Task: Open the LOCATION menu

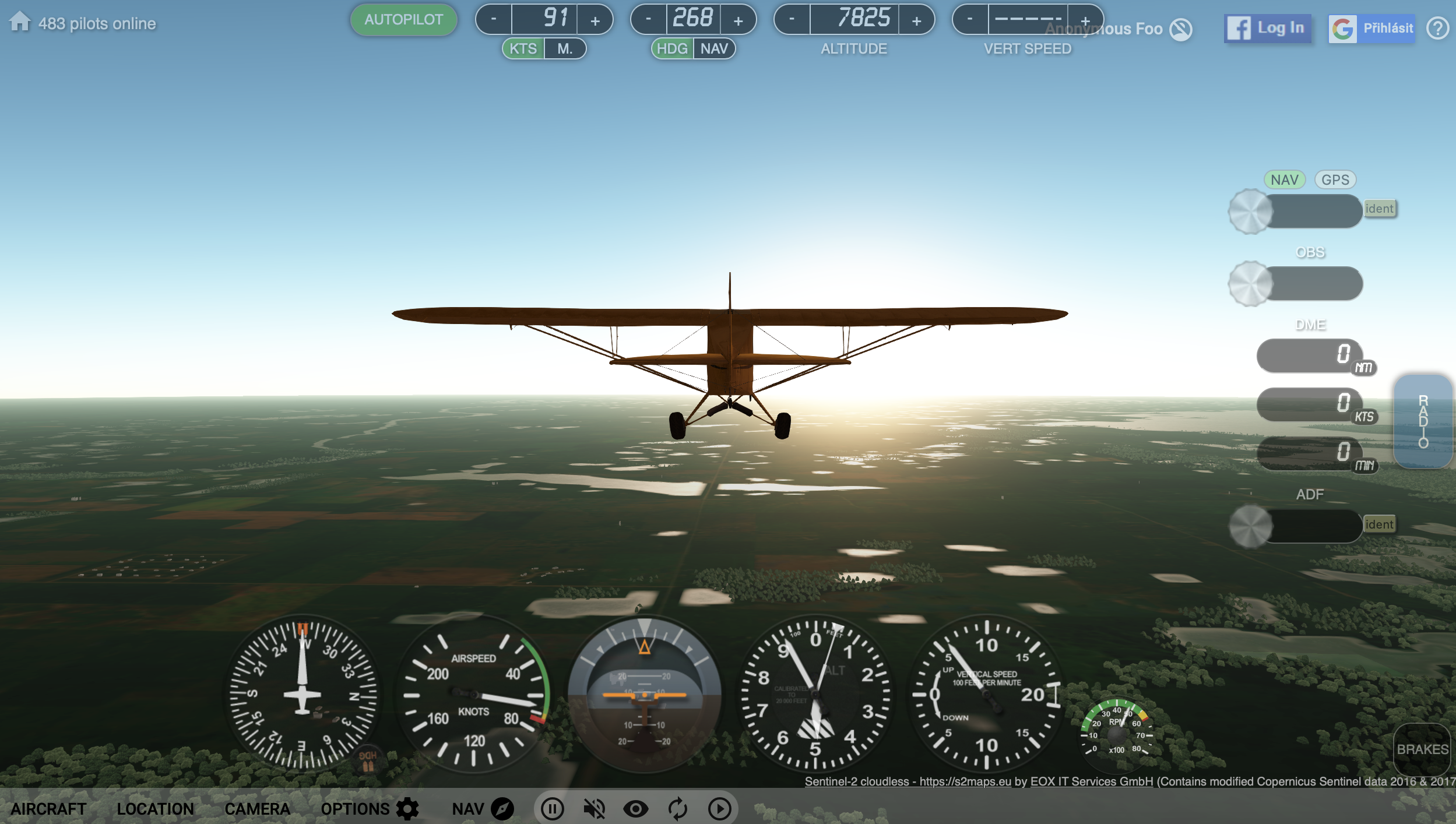Action: pyautogui.click(x=156, y=809)
